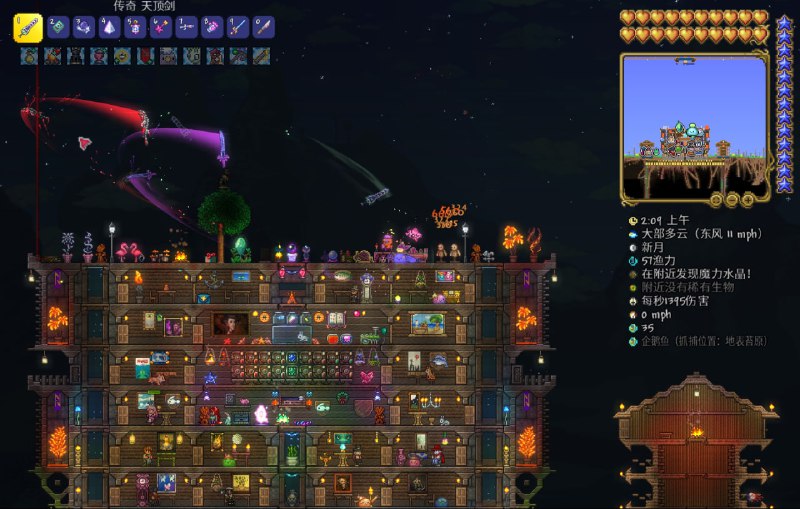Choose the blade in hotbar slot 0
The image size is (800, 509).
[263, 28]
